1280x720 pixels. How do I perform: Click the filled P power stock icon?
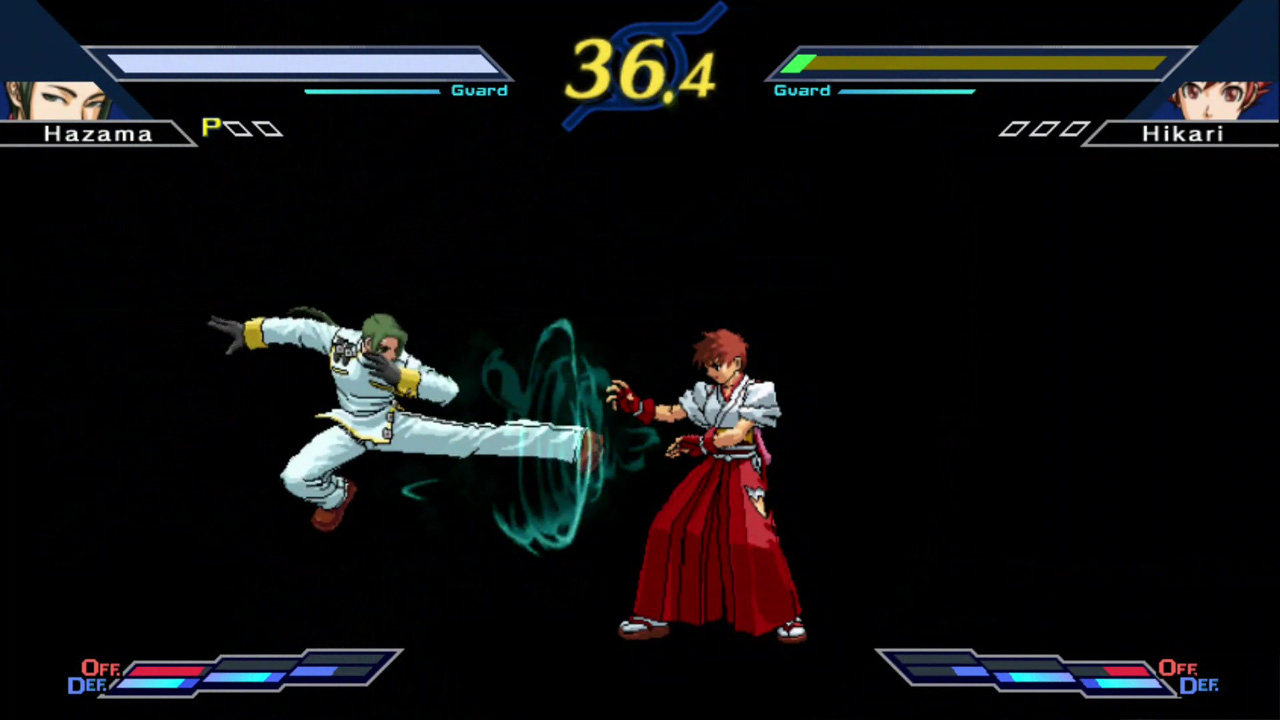click(211, 127)
